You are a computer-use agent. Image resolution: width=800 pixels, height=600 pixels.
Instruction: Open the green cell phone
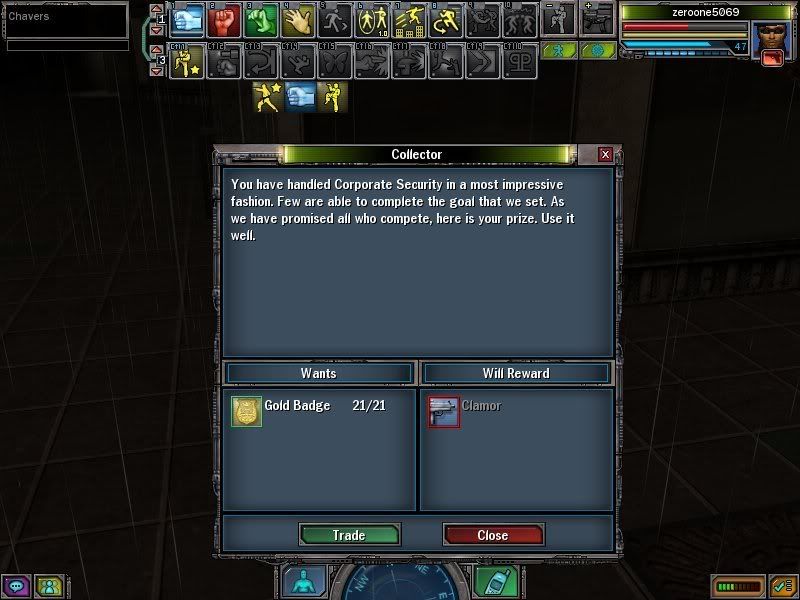pos(490,582)
